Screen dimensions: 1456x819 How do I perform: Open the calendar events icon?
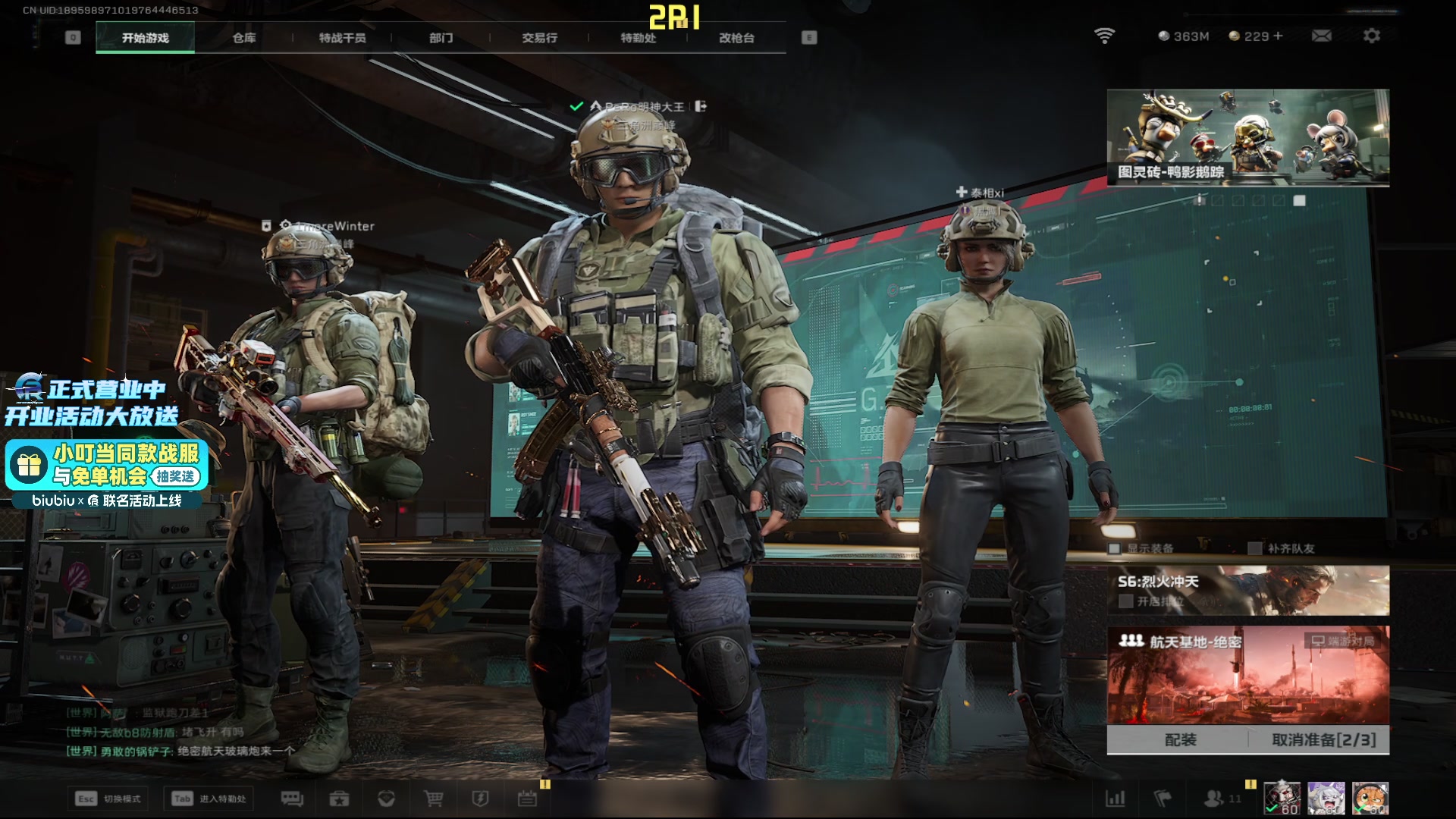click(x=527, y=799)
